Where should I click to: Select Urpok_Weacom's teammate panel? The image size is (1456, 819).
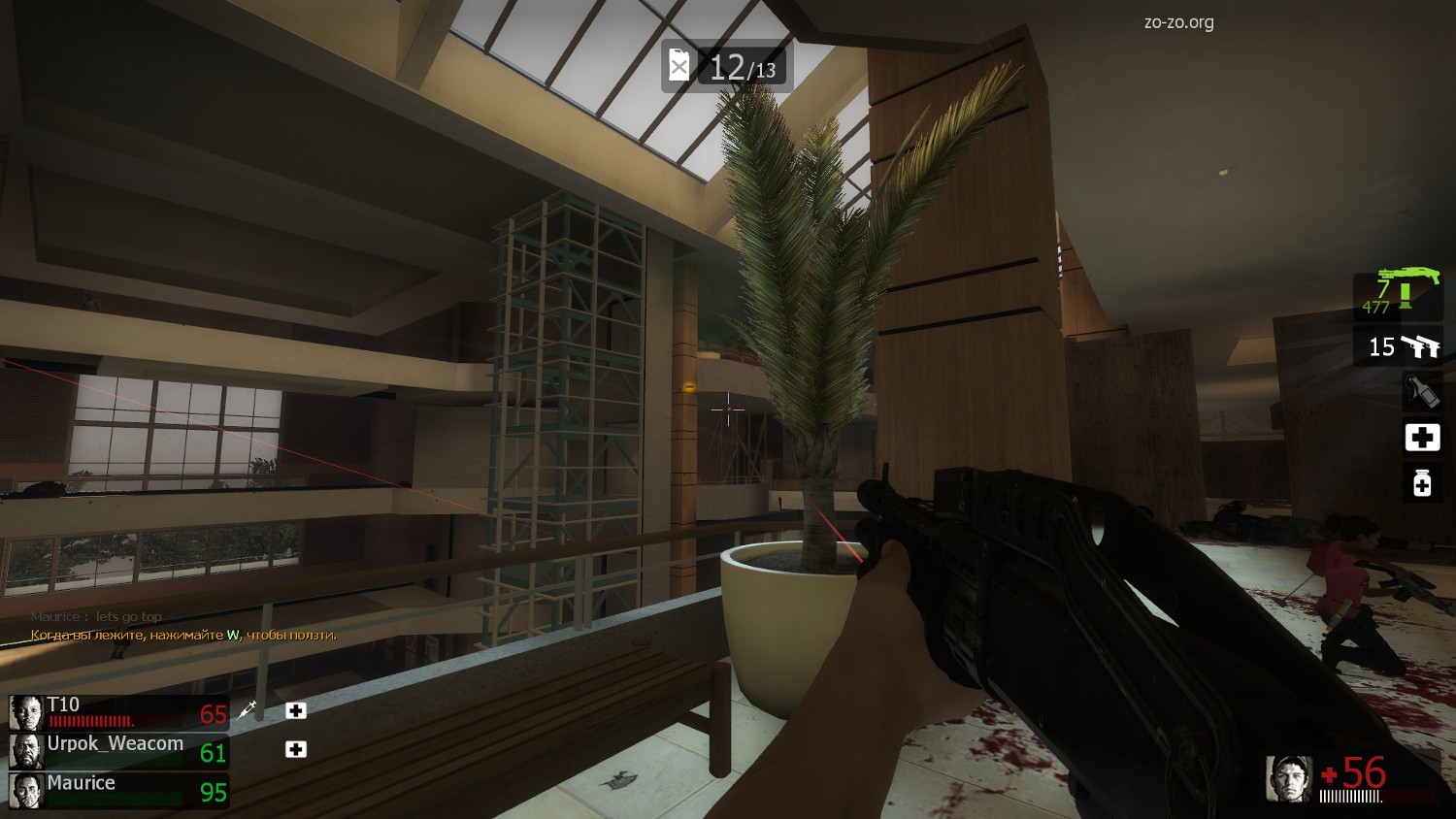(x=115, y=752)
